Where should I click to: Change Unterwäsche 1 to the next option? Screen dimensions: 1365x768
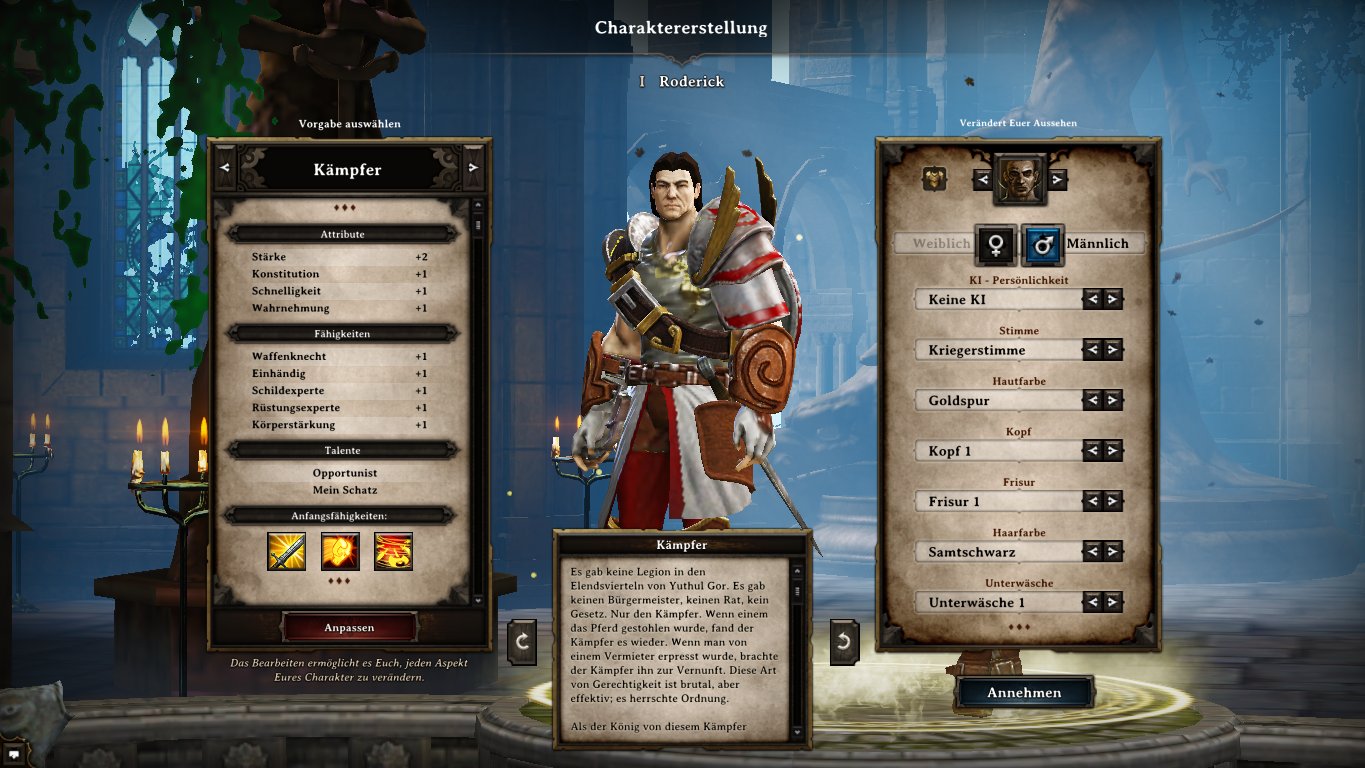click(x=1112, y=602)
